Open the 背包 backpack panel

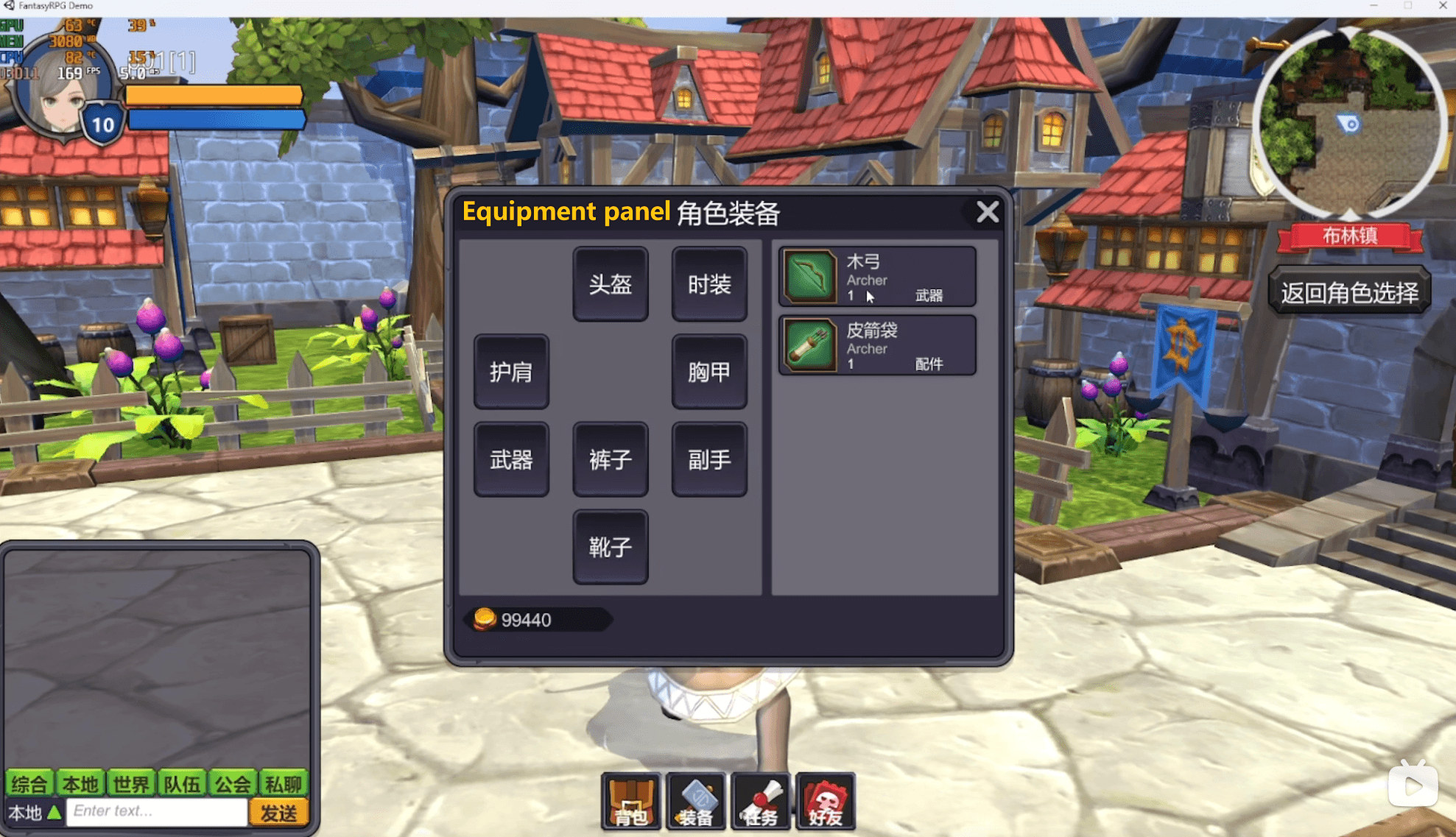pos(631,802)
